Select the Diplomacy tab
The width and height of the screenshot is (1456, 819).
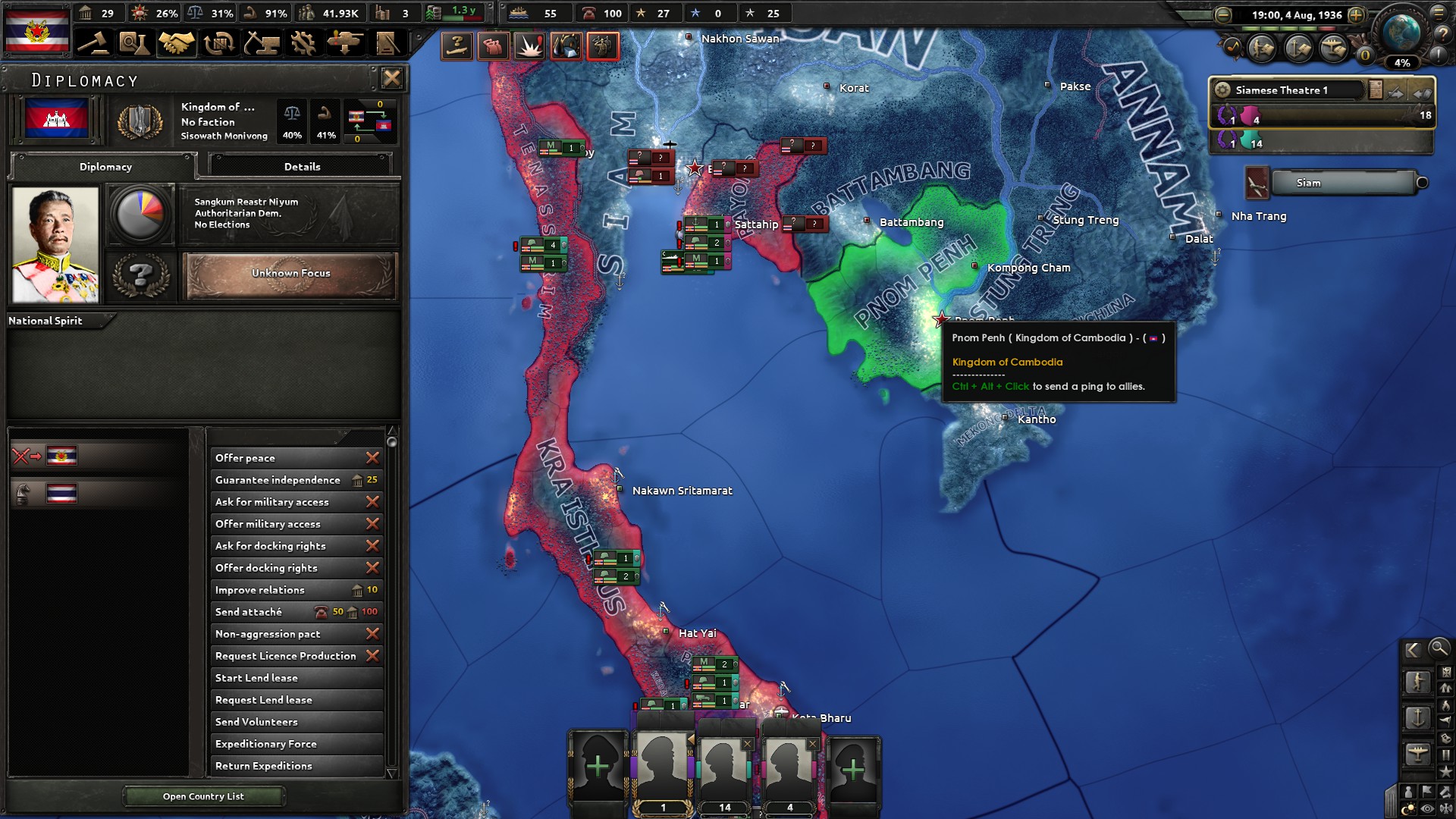pos(105,167)
